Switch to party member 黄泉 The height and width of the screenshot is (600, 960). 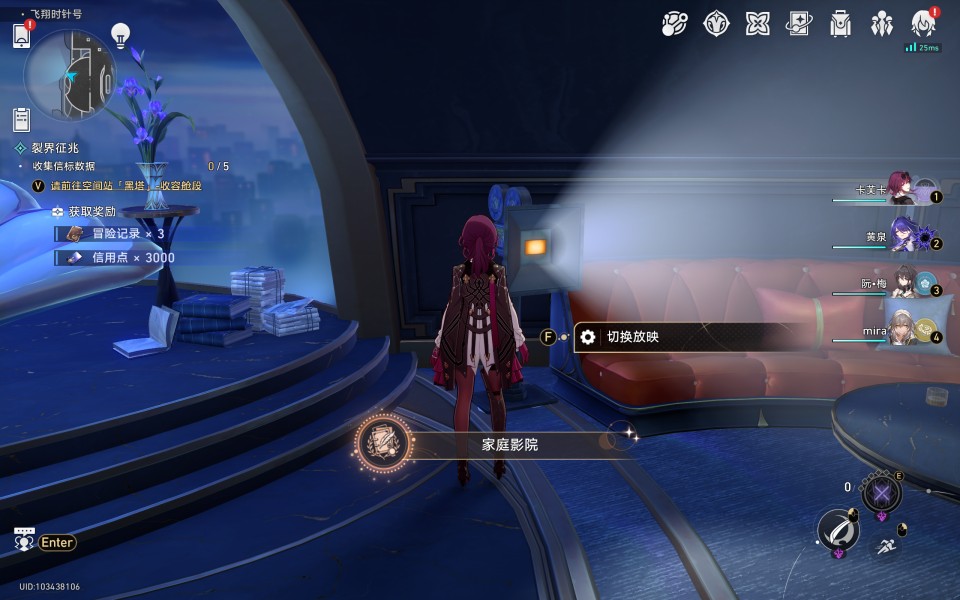pos(905,236)
